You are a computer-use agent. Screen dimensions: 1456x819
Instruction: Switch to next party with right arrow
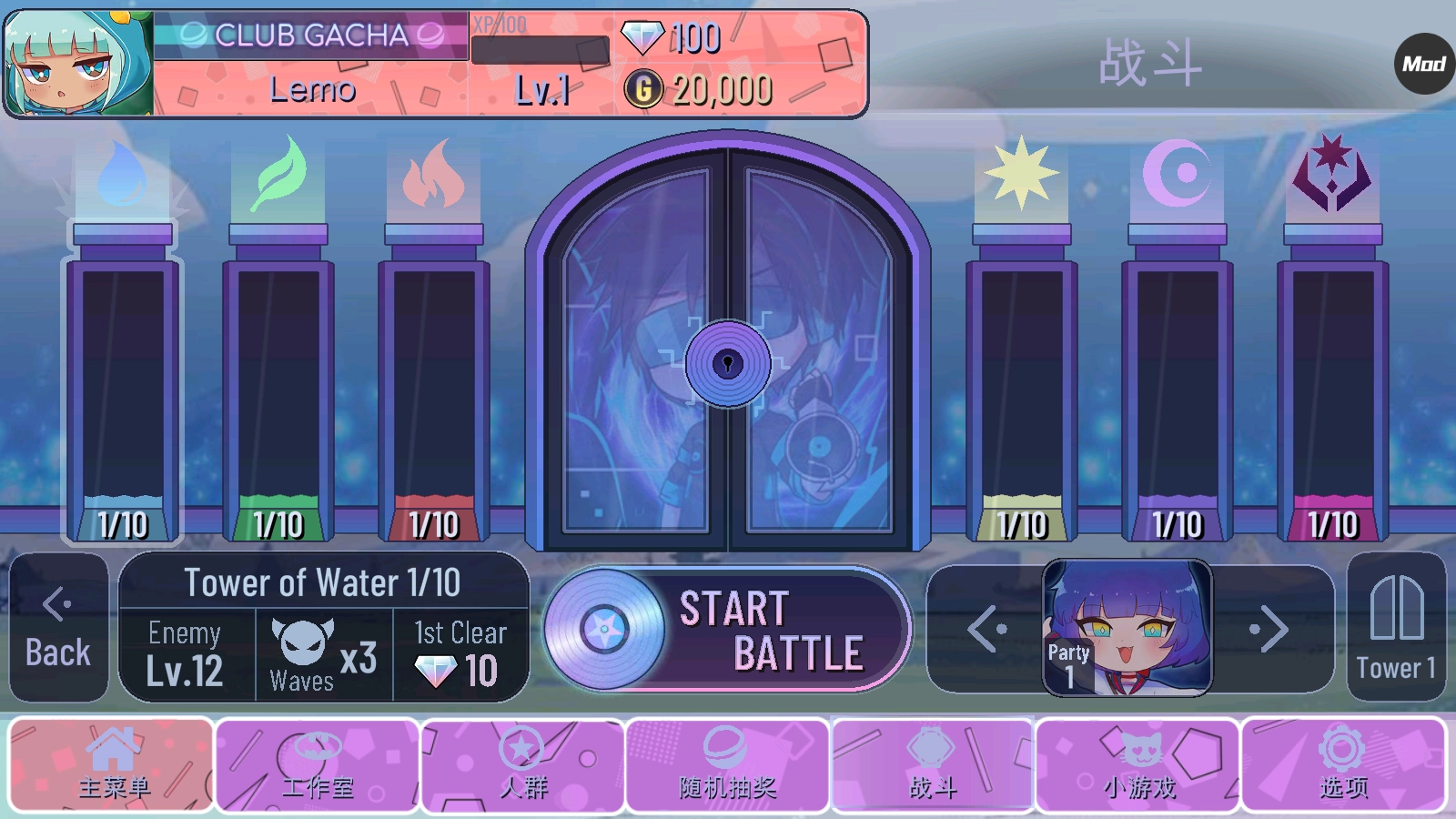click(x=1269, y=630)
